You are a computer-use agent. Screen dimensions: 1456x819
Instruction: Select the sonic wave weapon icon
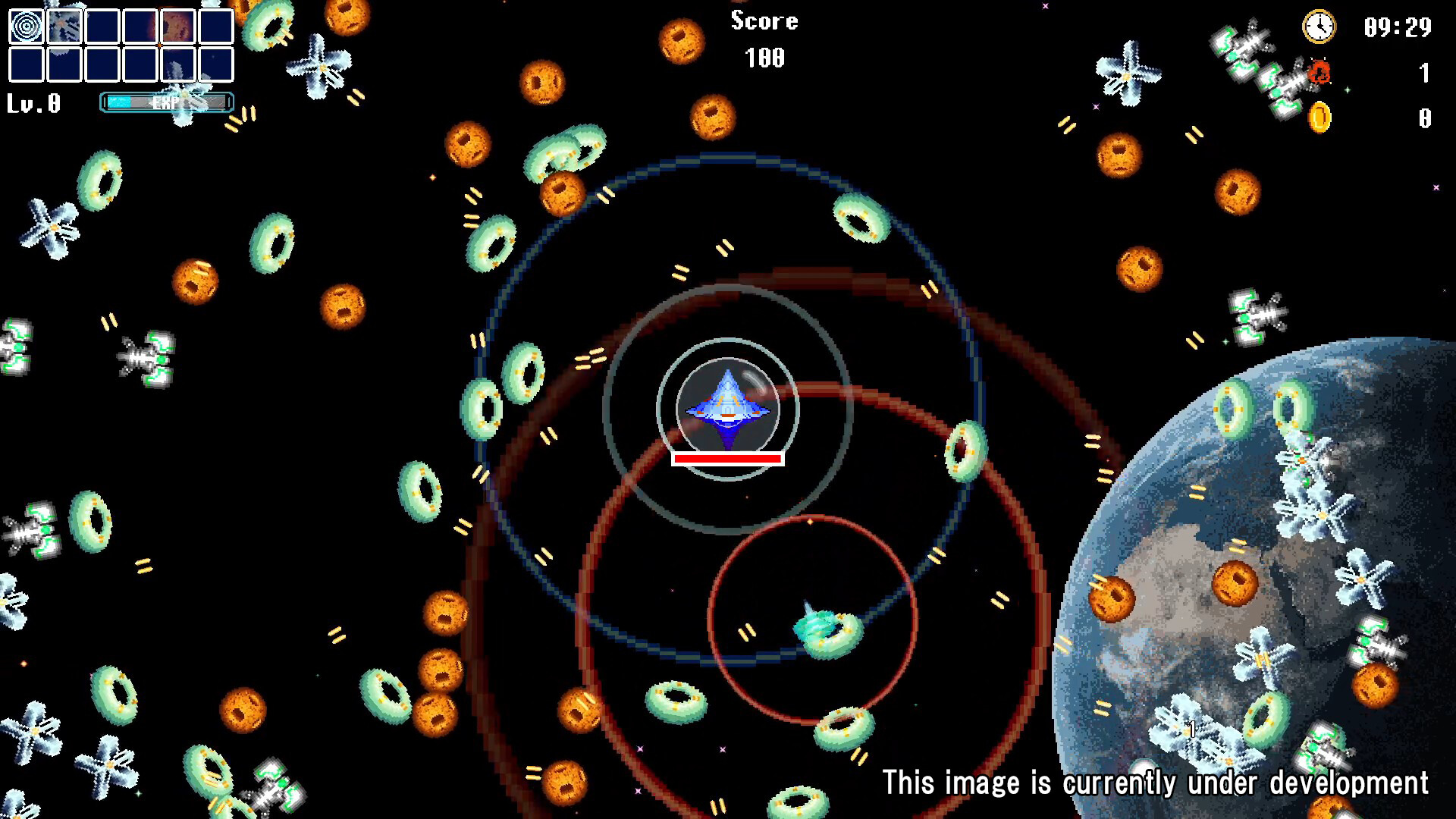[27, 27]
